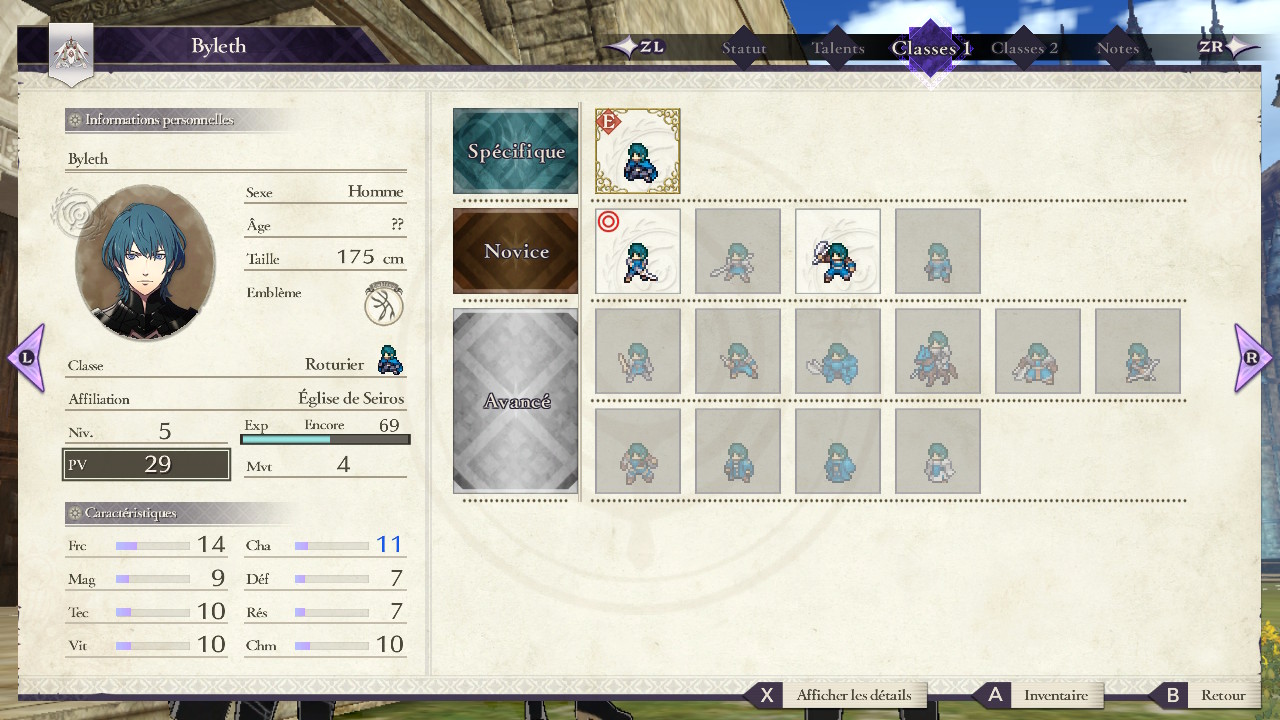This screenshot has width=1280, height=720.
Task: Open the Inventaire option
Action: click(1055, 695)
